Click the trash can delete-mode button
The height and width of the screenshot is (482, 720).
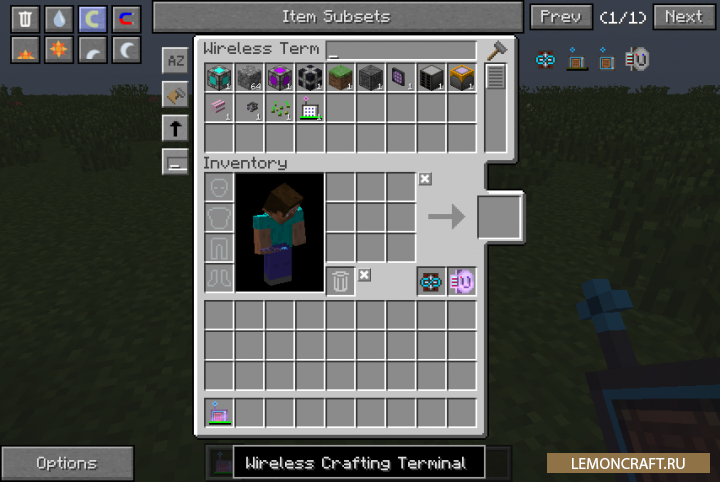point(26,18)
